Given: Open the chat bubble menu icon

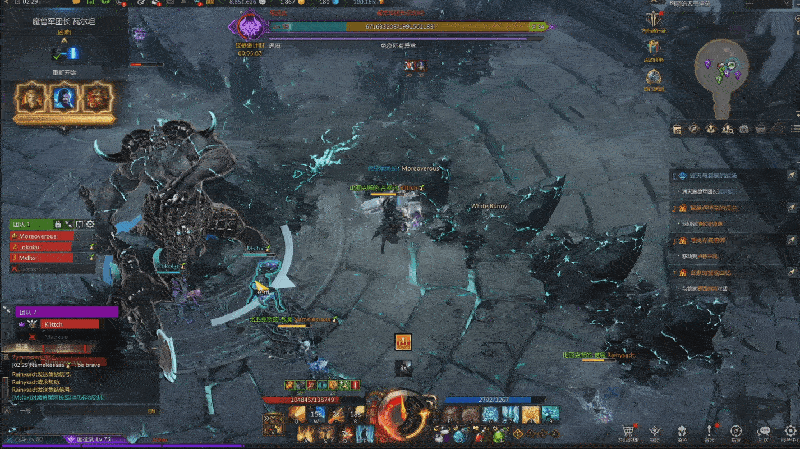Looking at the screenshot, I should tap(763, 430).
